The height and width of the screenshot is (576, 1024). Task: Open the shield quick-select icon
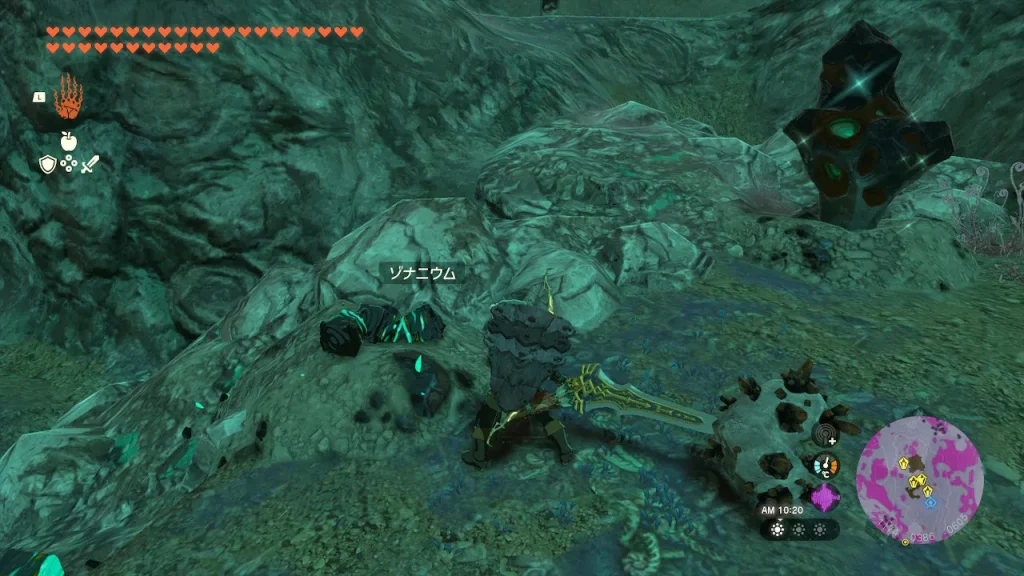[x=47, y=165]
